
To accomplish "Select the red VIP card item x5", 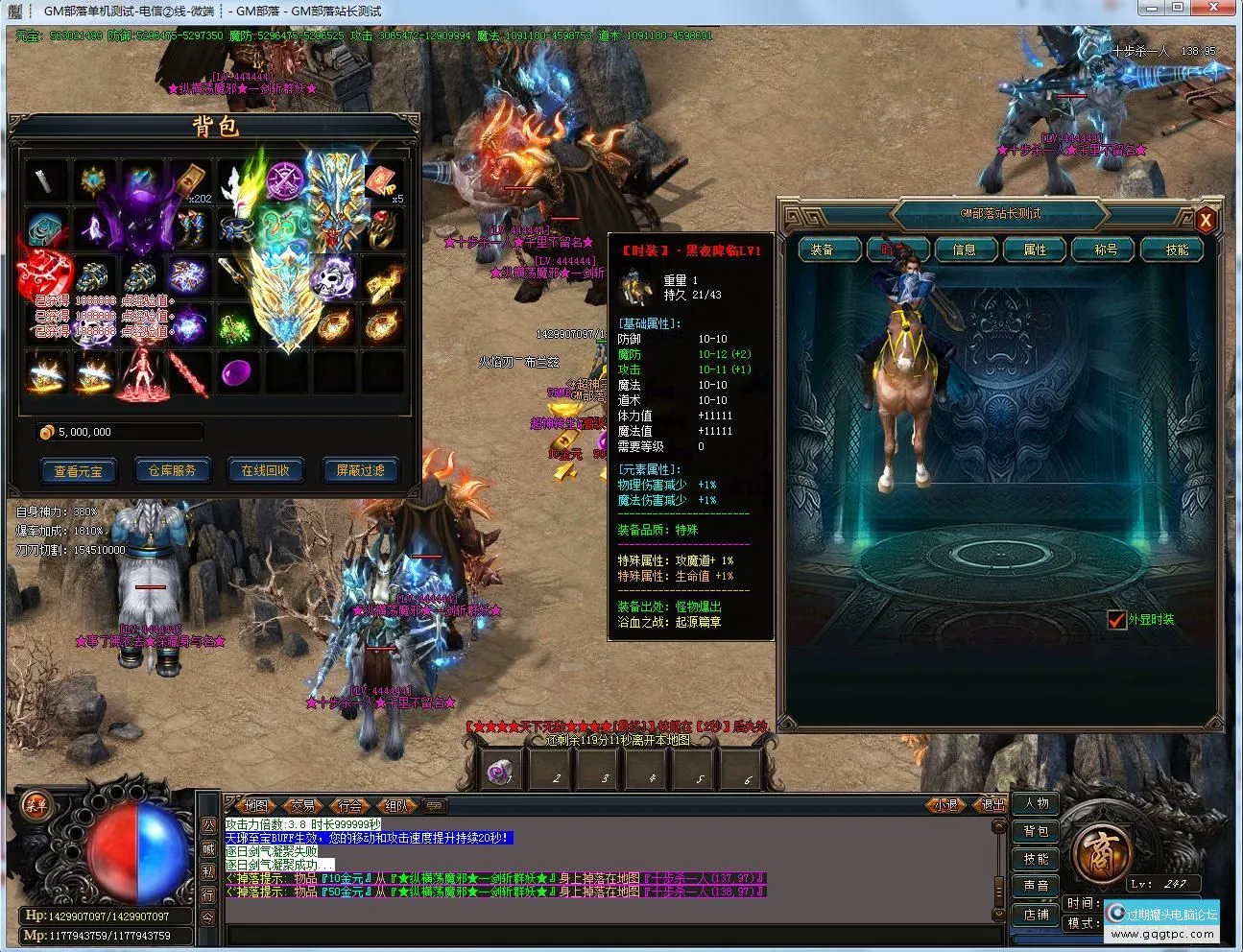I will click(381, 182).
